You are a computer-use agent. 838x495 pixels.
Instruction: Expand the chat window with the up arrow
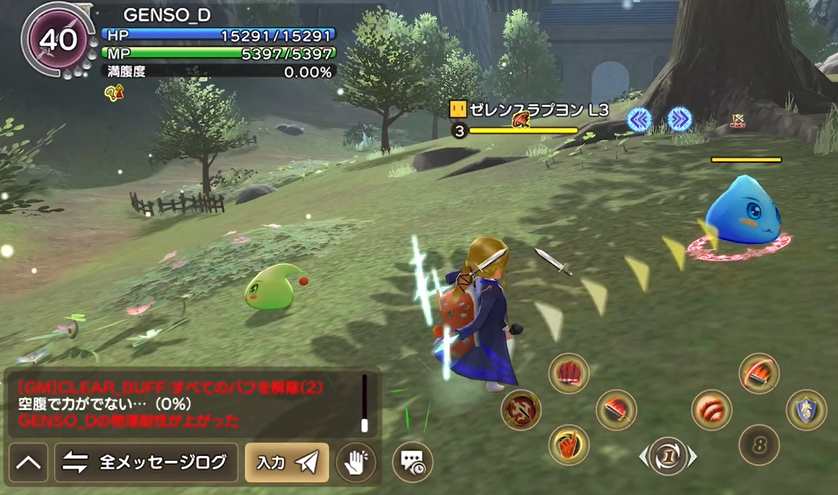(29, 463)
